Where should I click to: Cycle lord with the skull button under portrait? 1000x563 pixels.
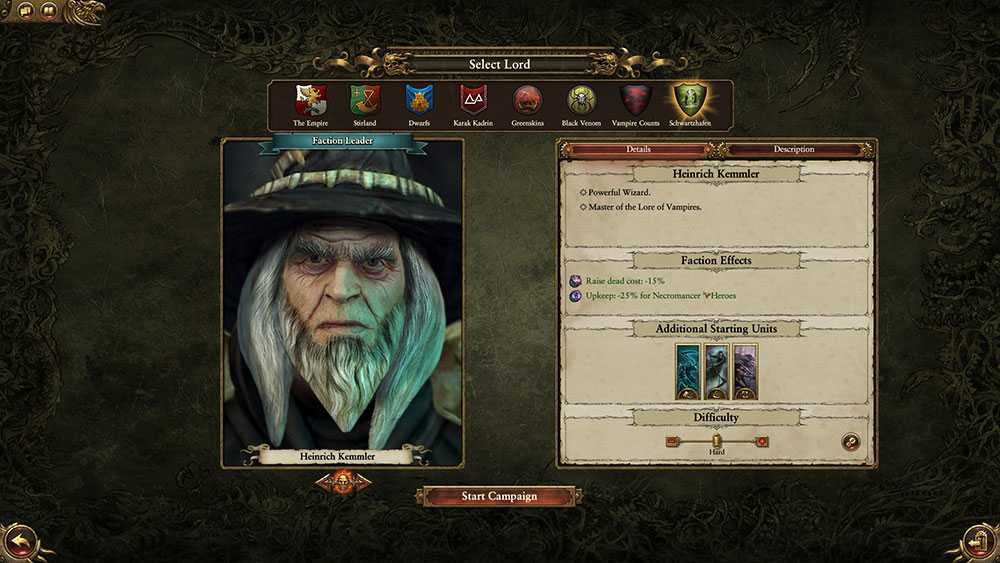342,483
